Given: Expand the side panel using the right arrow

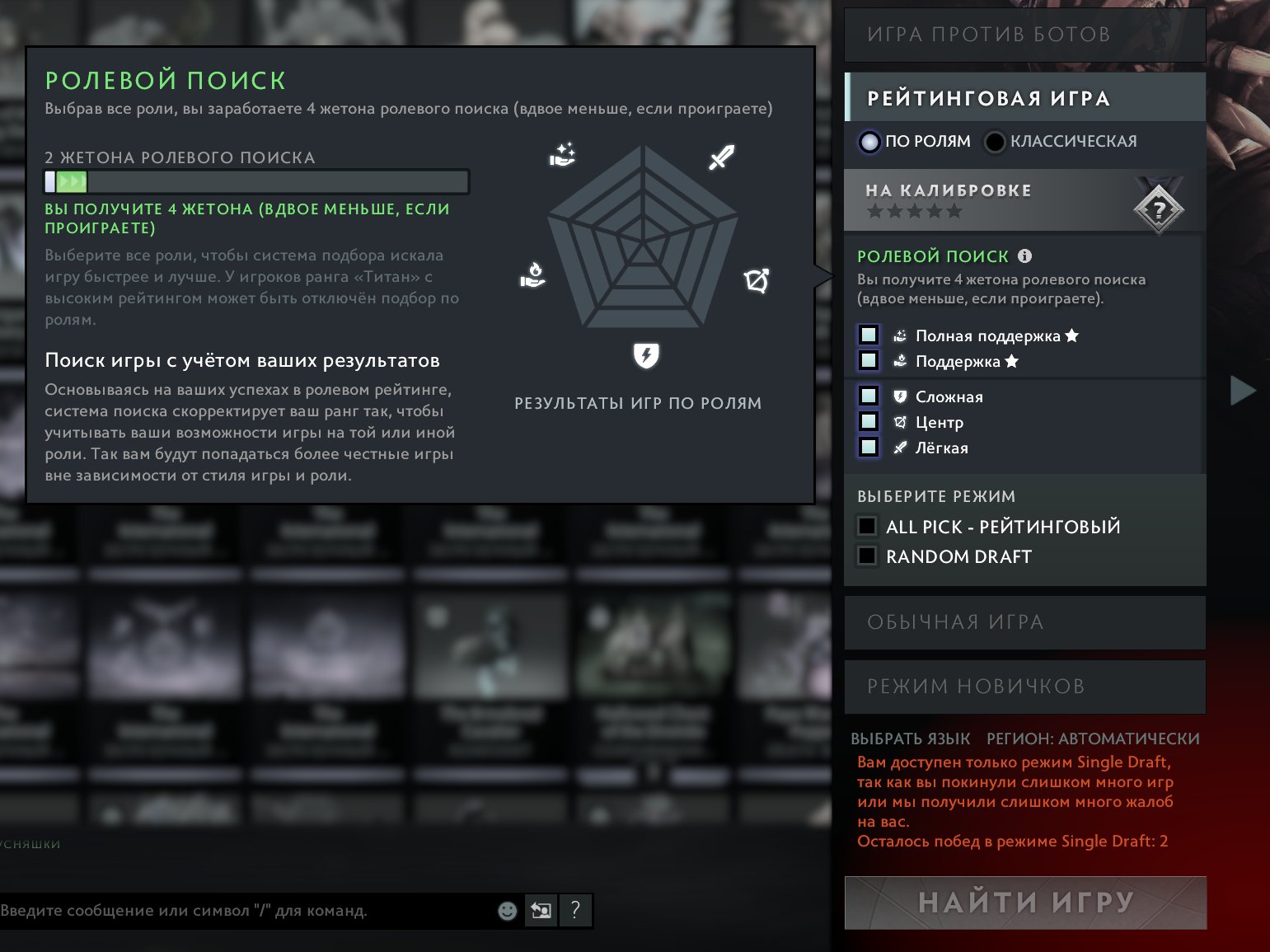Looking at the screenshot, I should (x=1243, y=391).
